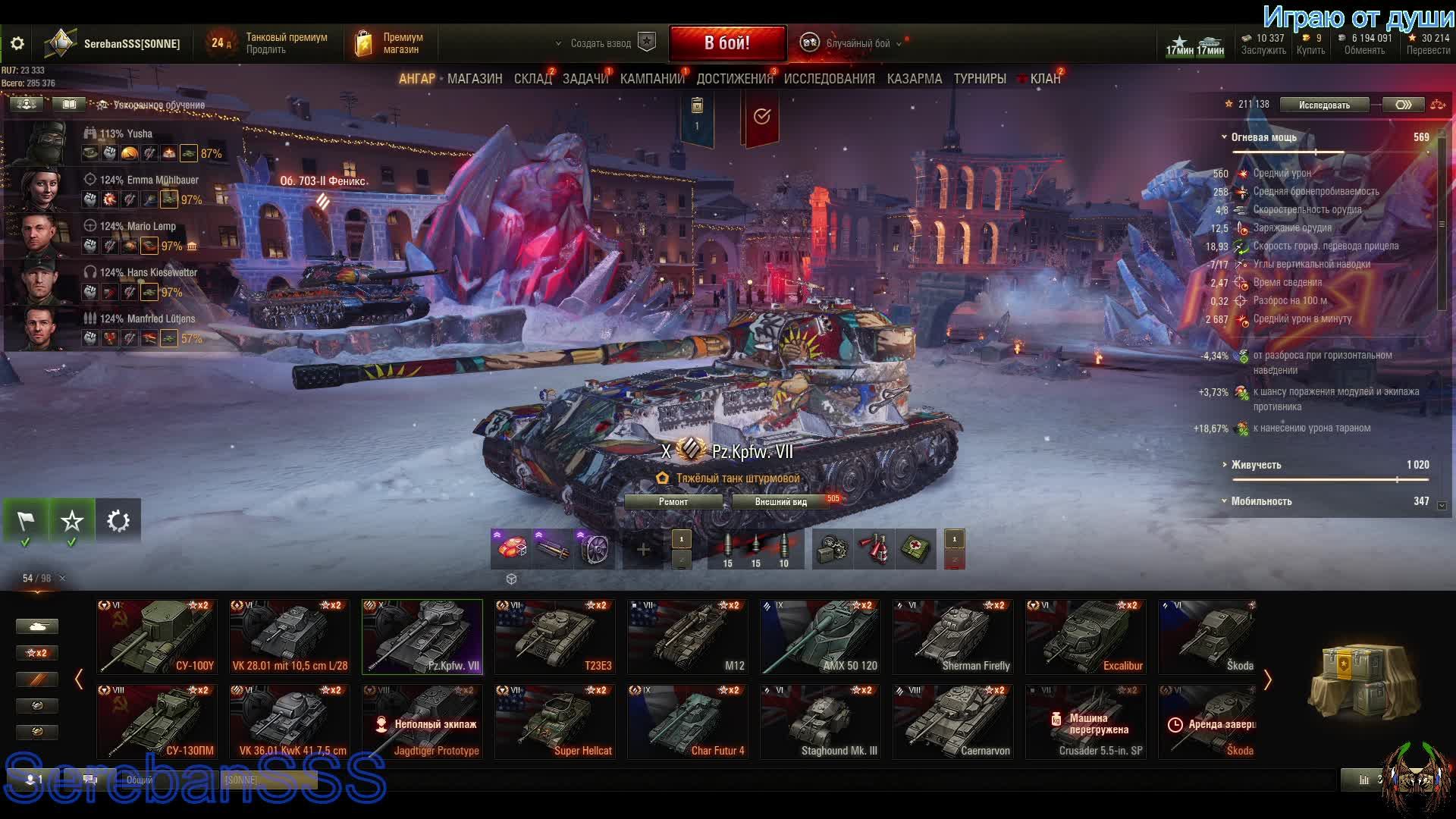Open the КАЗАРМА tab
Image resolution: width=1456 pixels, height=819 pixels.
(x=914, y=79)
